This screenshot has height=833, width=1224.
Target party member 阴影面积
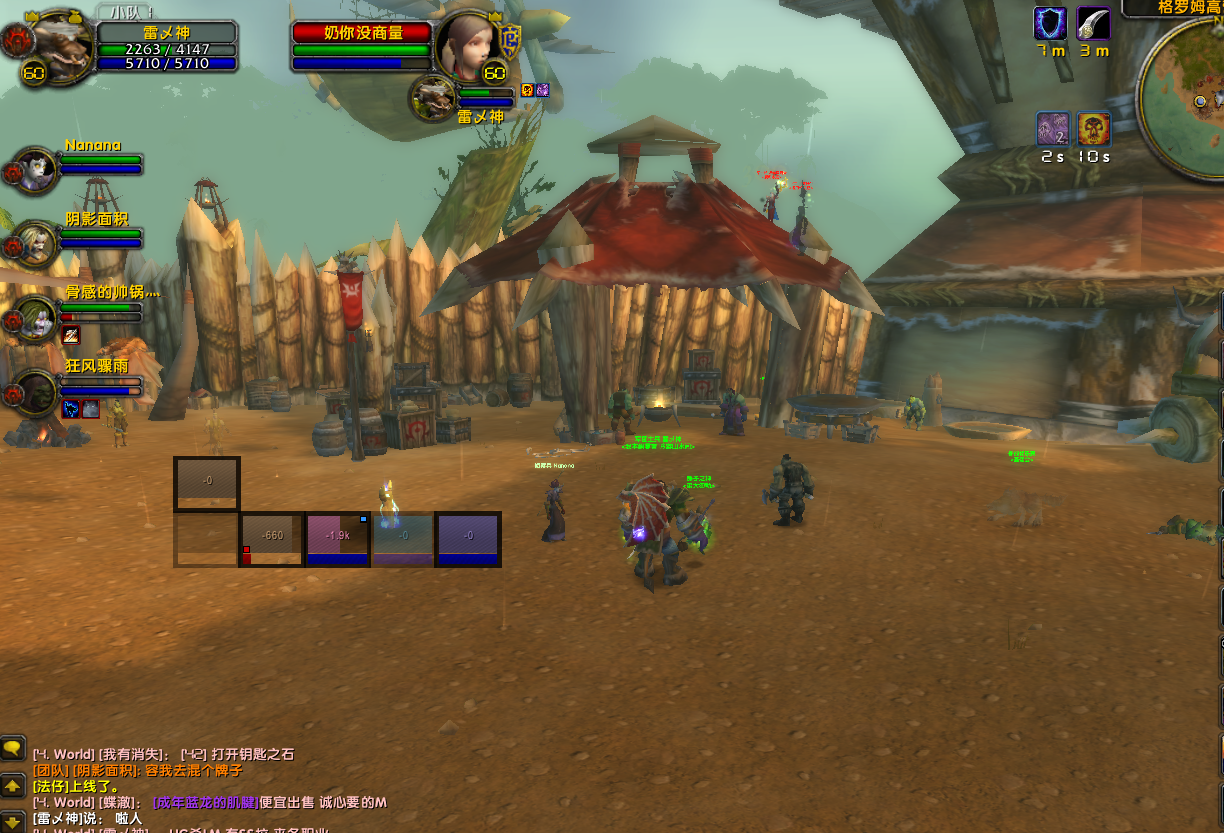click(x=36, y=242)
